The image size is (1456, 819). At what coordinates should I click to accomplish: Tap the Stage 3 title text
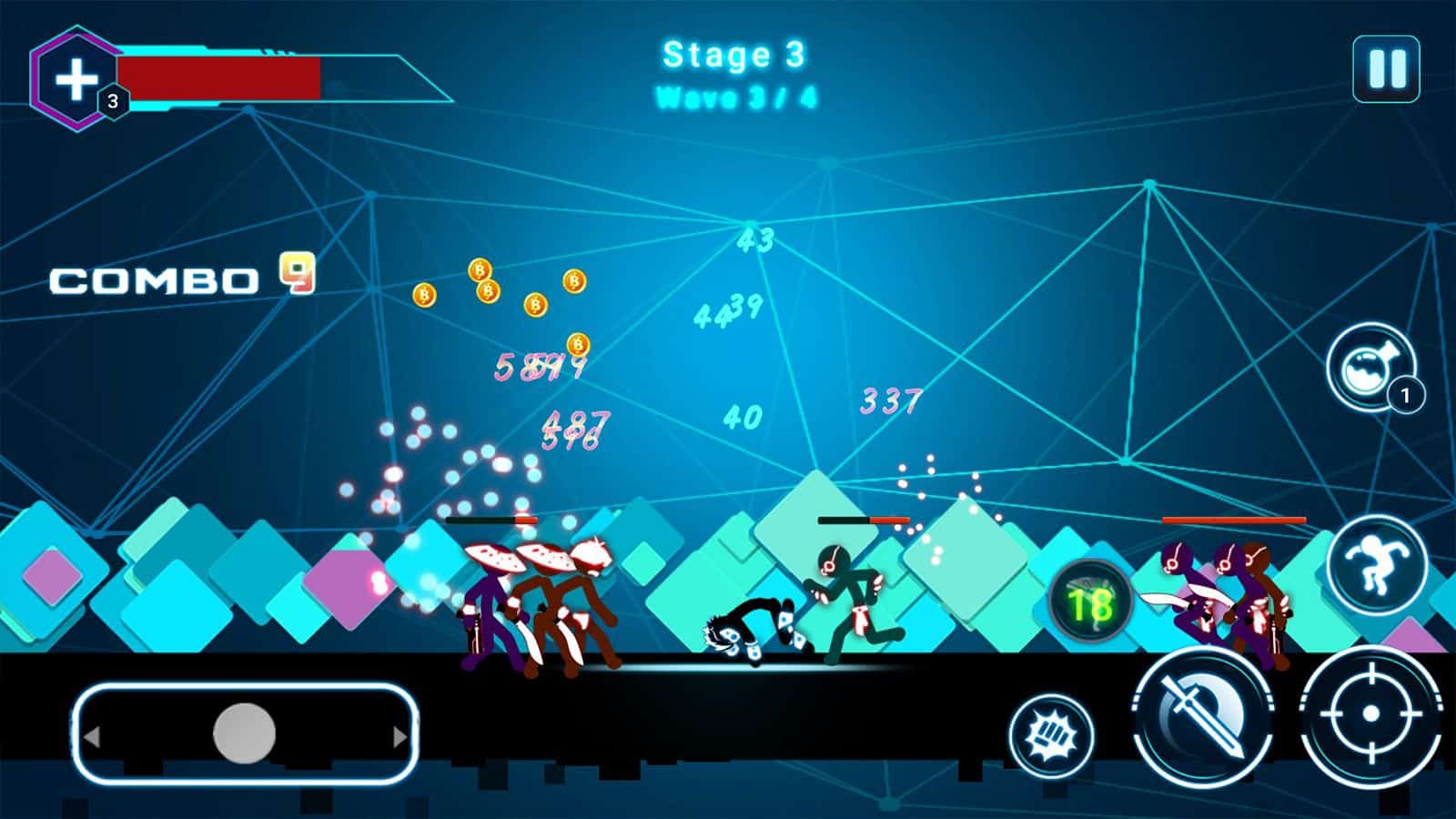pyautogui.click(x=733, y=55)
